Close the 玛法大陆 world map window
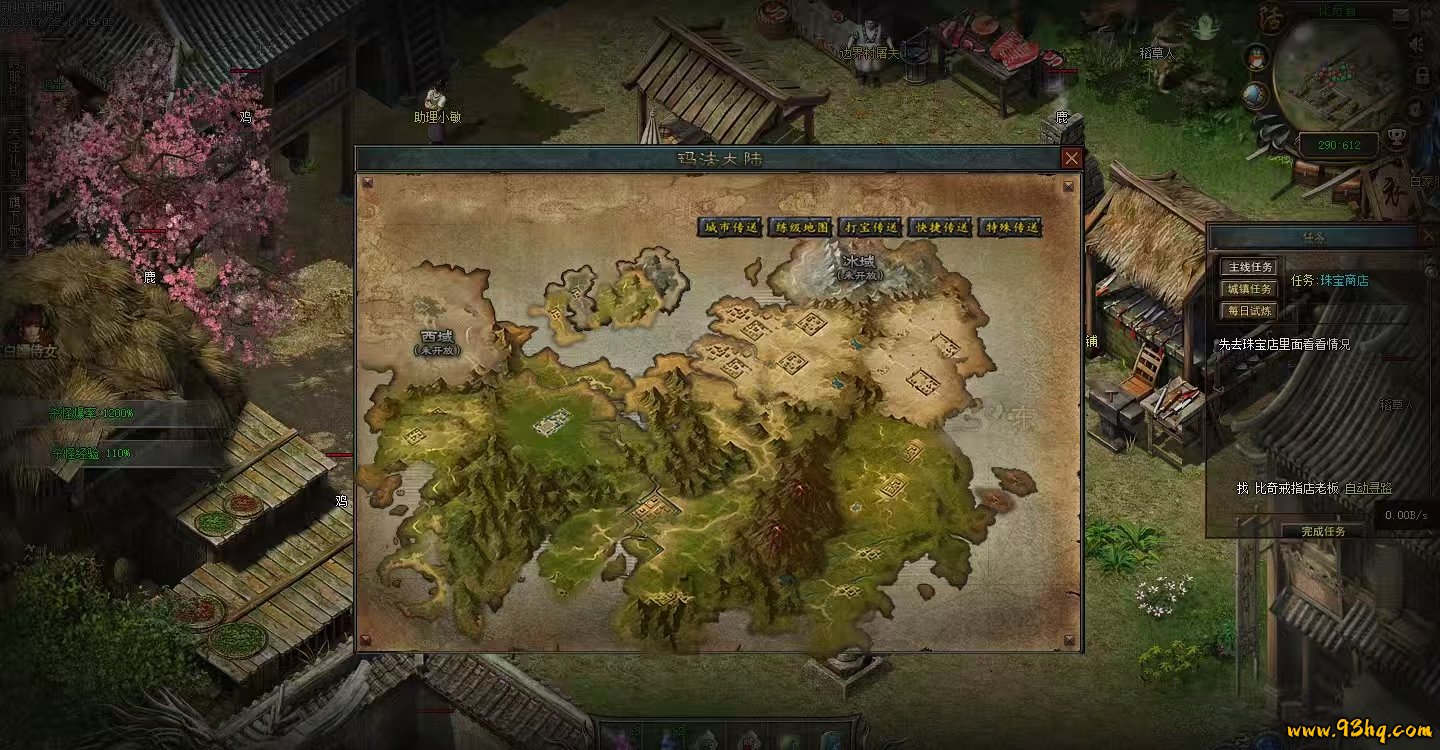This screenshot has height=750, width=1440. [1071, 158]
